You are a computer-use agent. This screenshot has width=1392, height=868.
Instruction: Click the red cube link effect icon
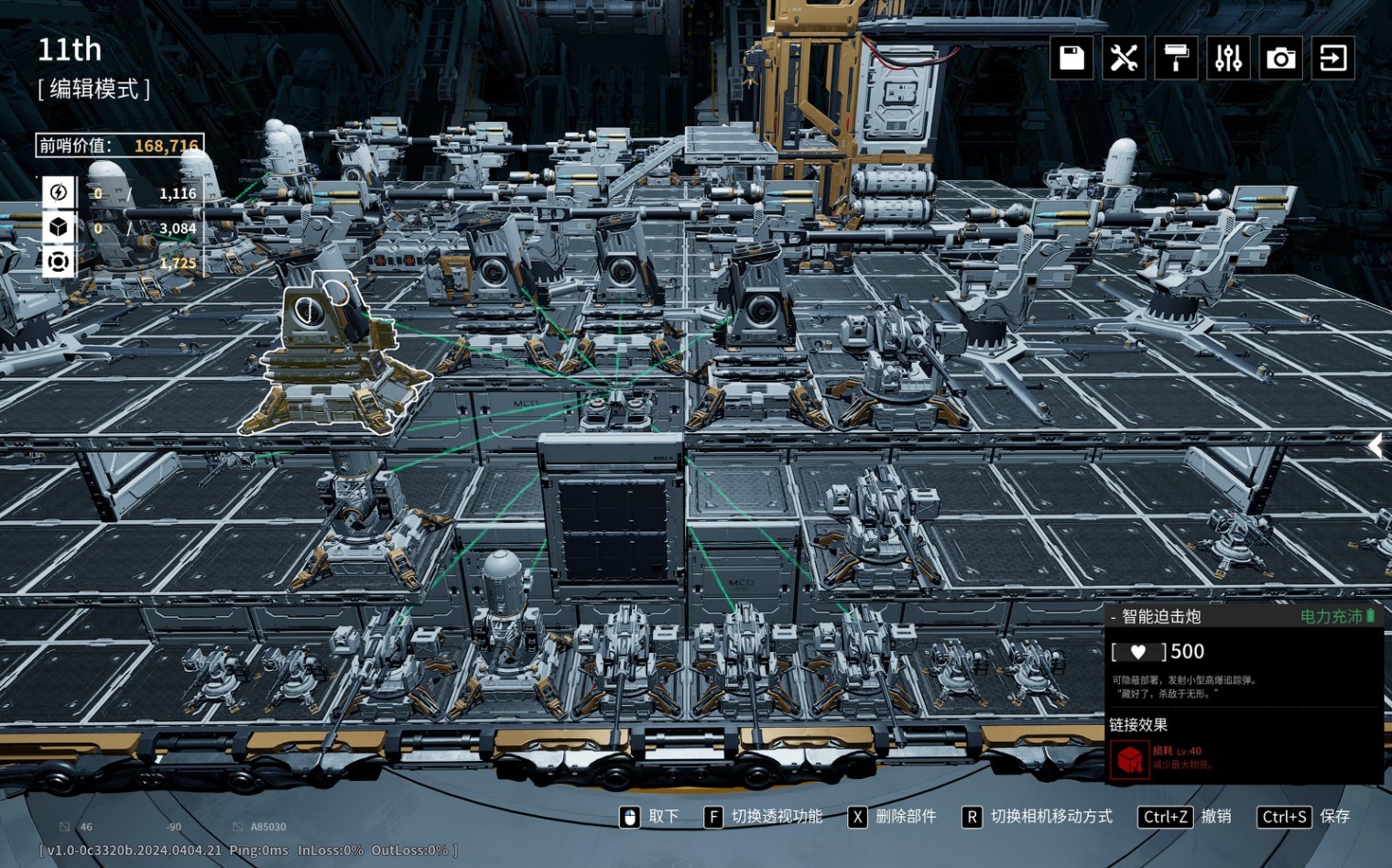pyautogui.click(x=1129, y=758)
